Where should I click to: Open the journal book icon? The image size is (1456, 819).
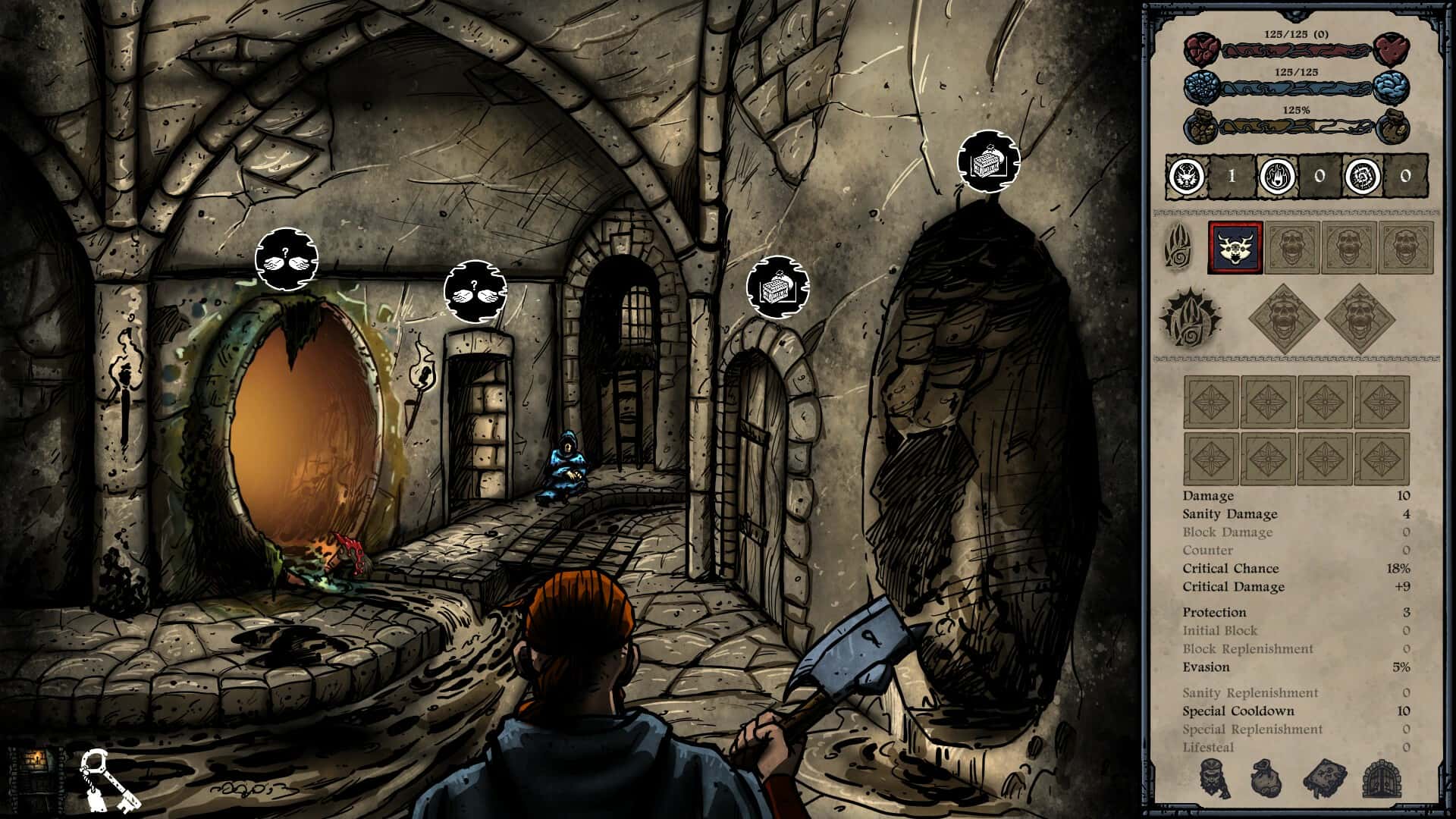[x=1324, y=778]
